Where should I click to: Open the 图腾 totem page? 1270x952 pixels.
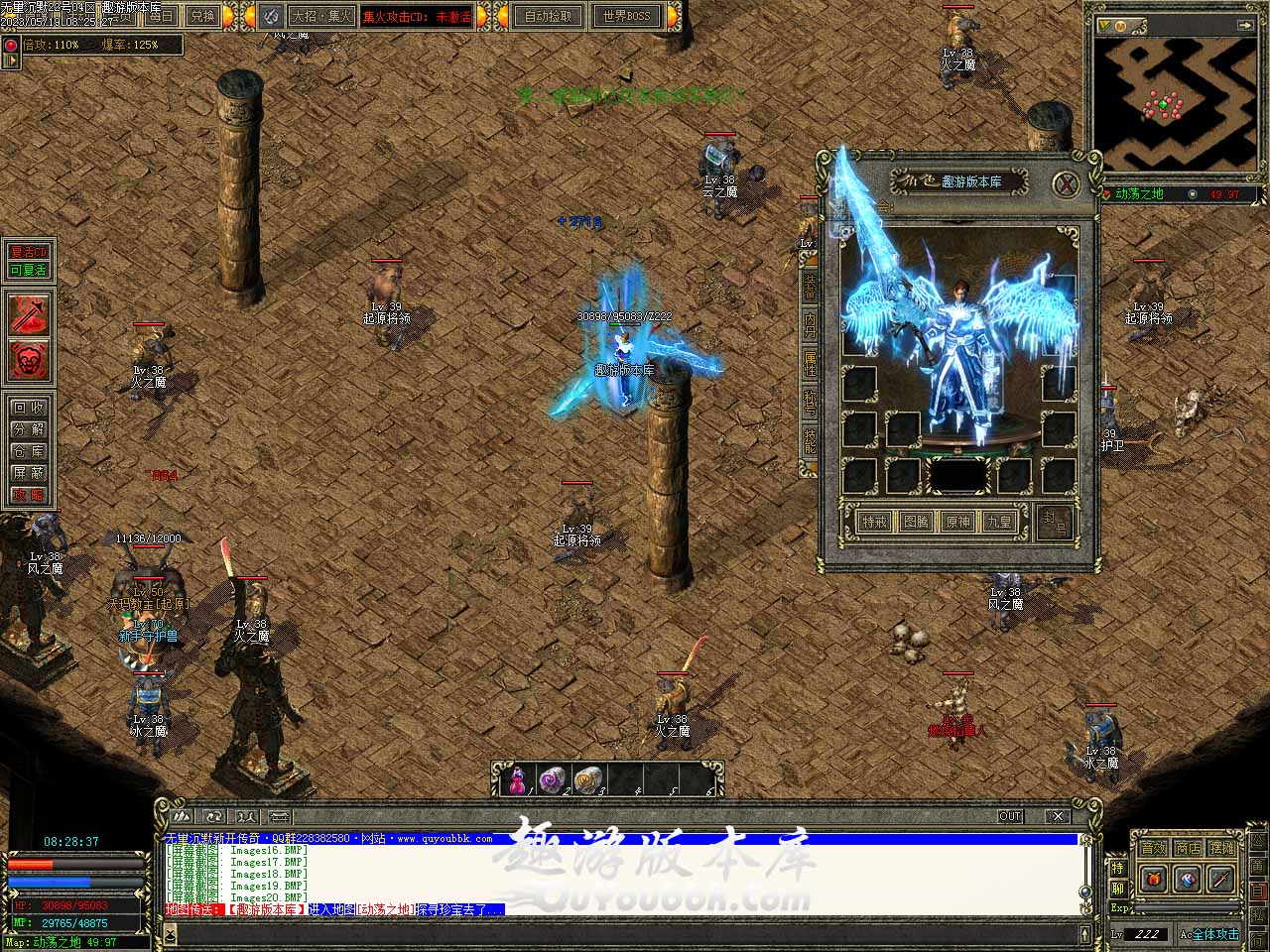coord(916,522)
